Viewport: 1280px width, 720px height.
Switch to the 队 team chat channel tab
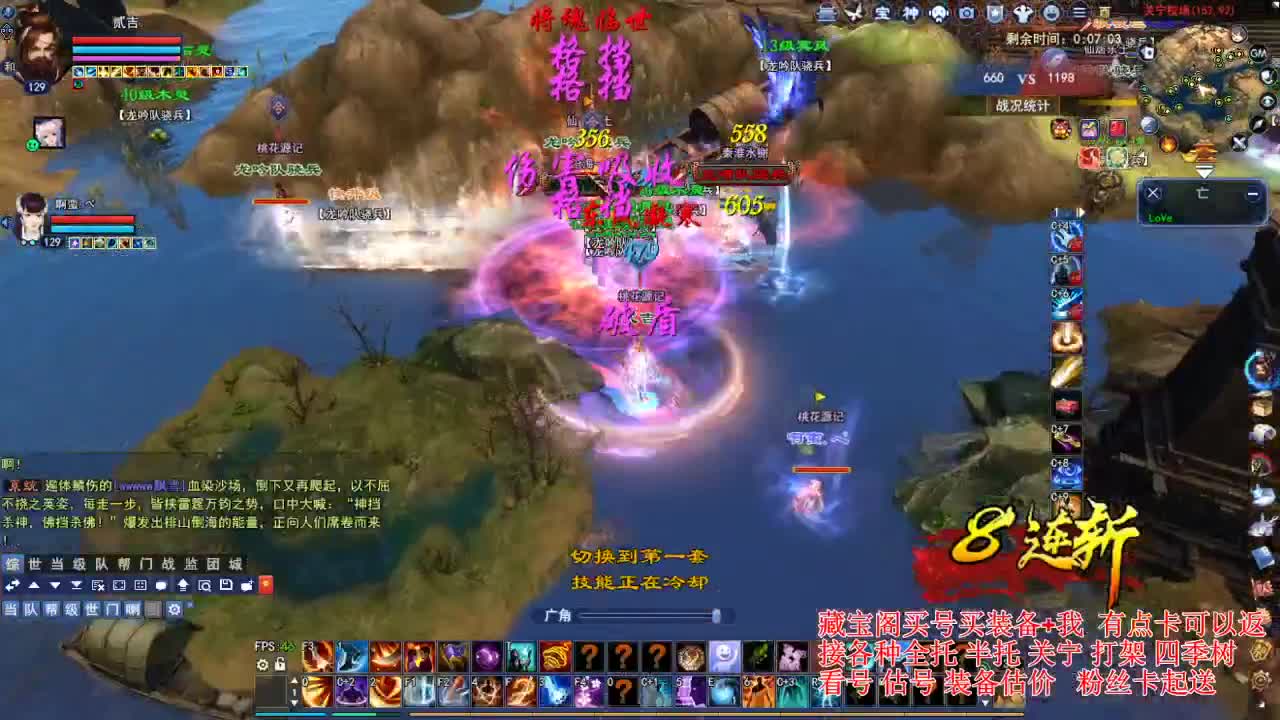pyautogui.click(x=100, y=563)
